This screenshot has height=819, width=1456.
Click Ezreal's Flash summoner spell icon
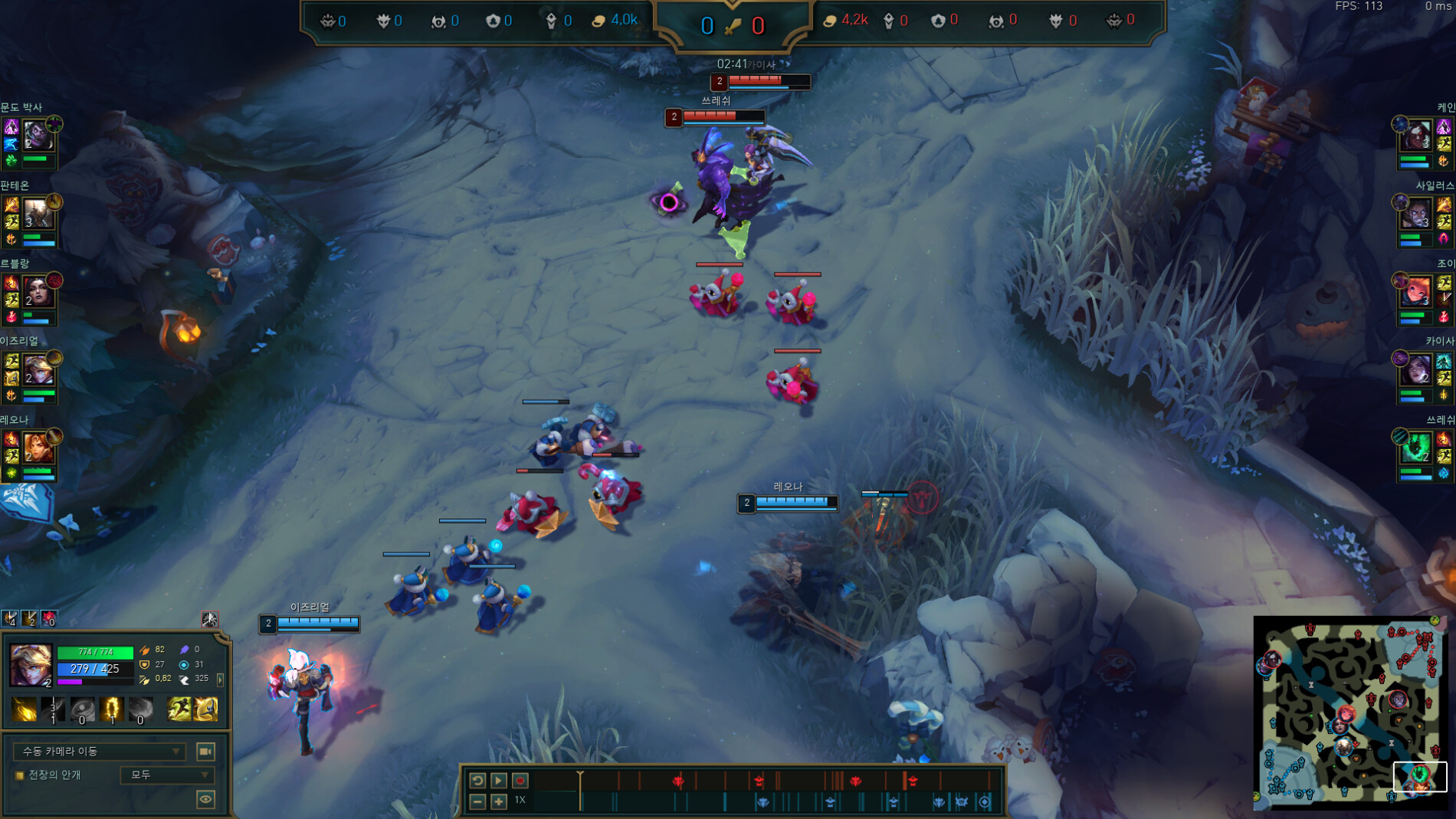[206, 709]
